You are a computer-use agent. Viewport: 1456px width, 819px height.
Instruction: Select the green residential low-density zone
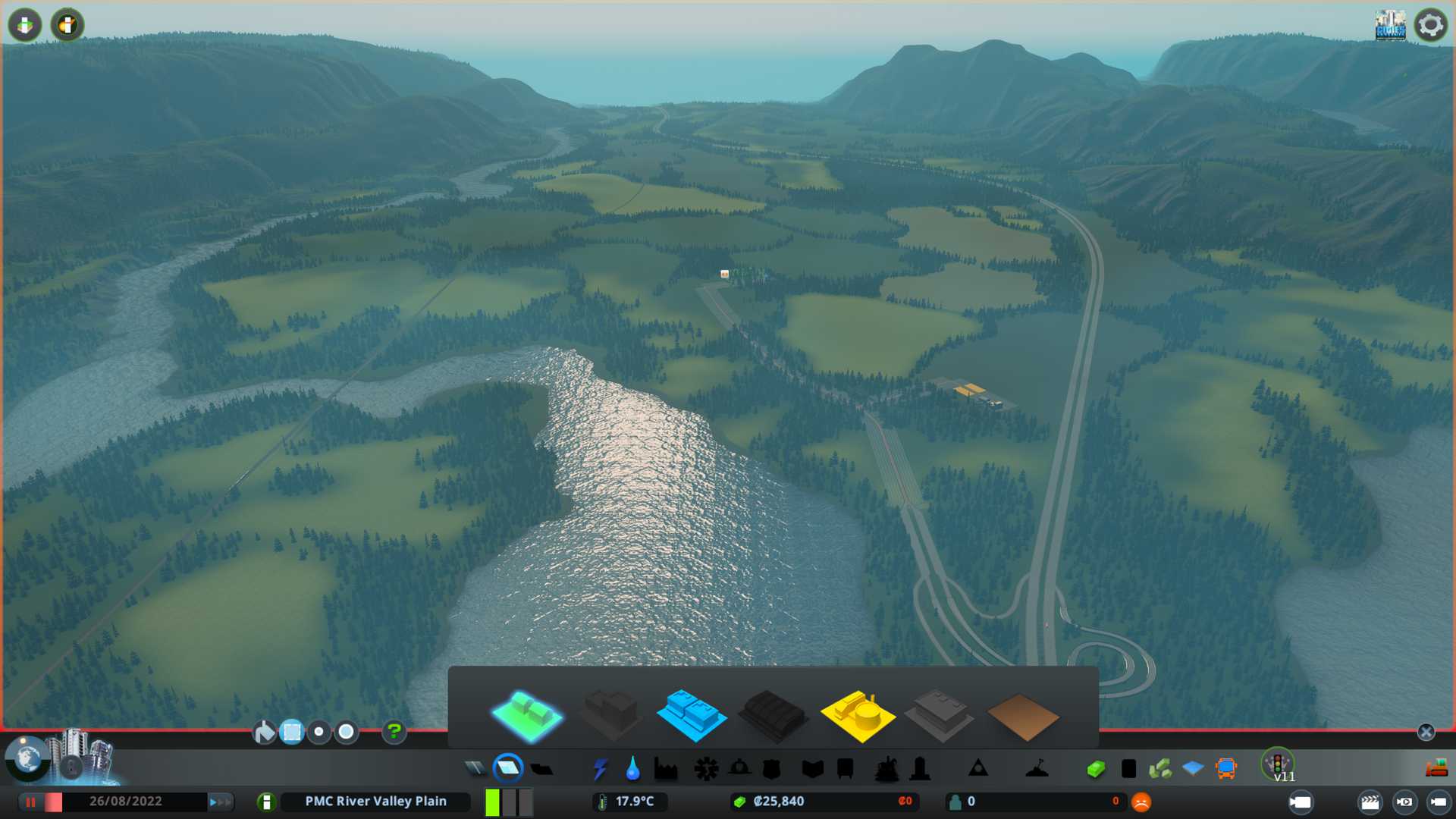pos(527,715)
